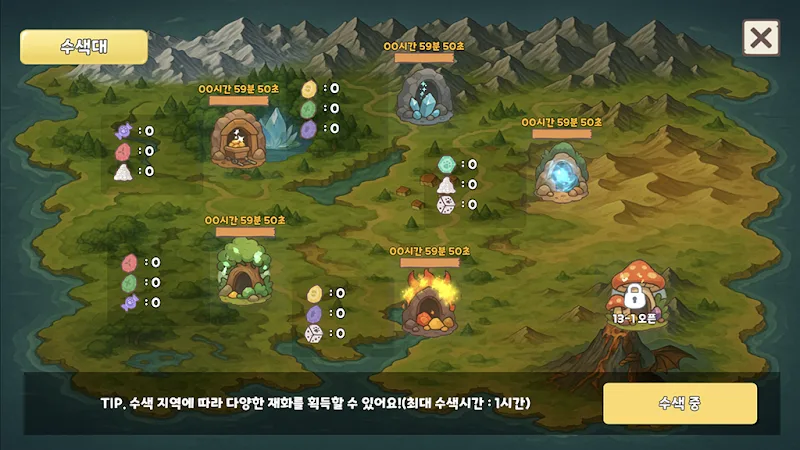Choose the teal crystal cave search area

click(x=424, y=96)
